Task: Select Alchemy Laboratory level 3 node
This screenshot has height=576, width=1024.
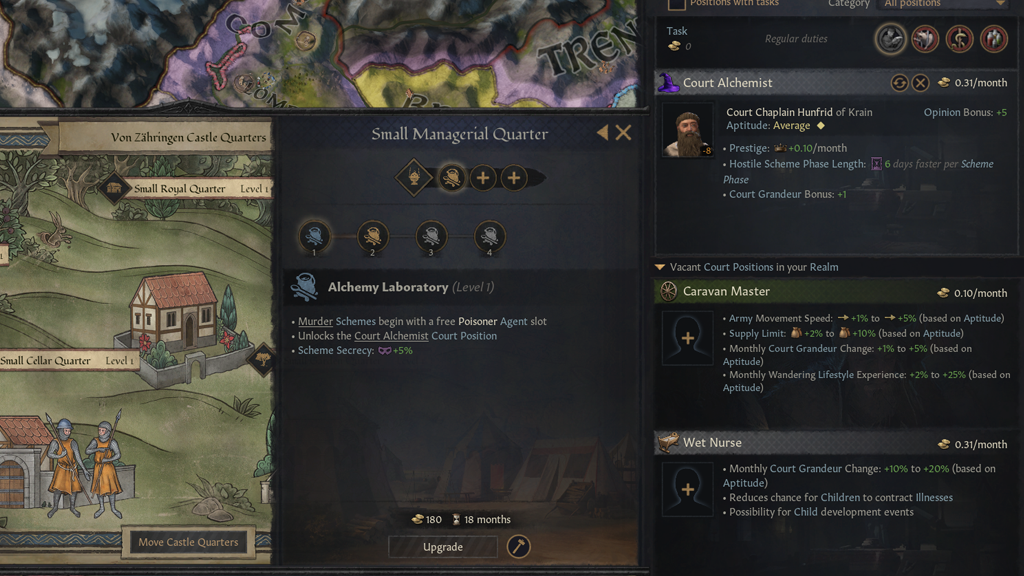Action: coord(431,236)
